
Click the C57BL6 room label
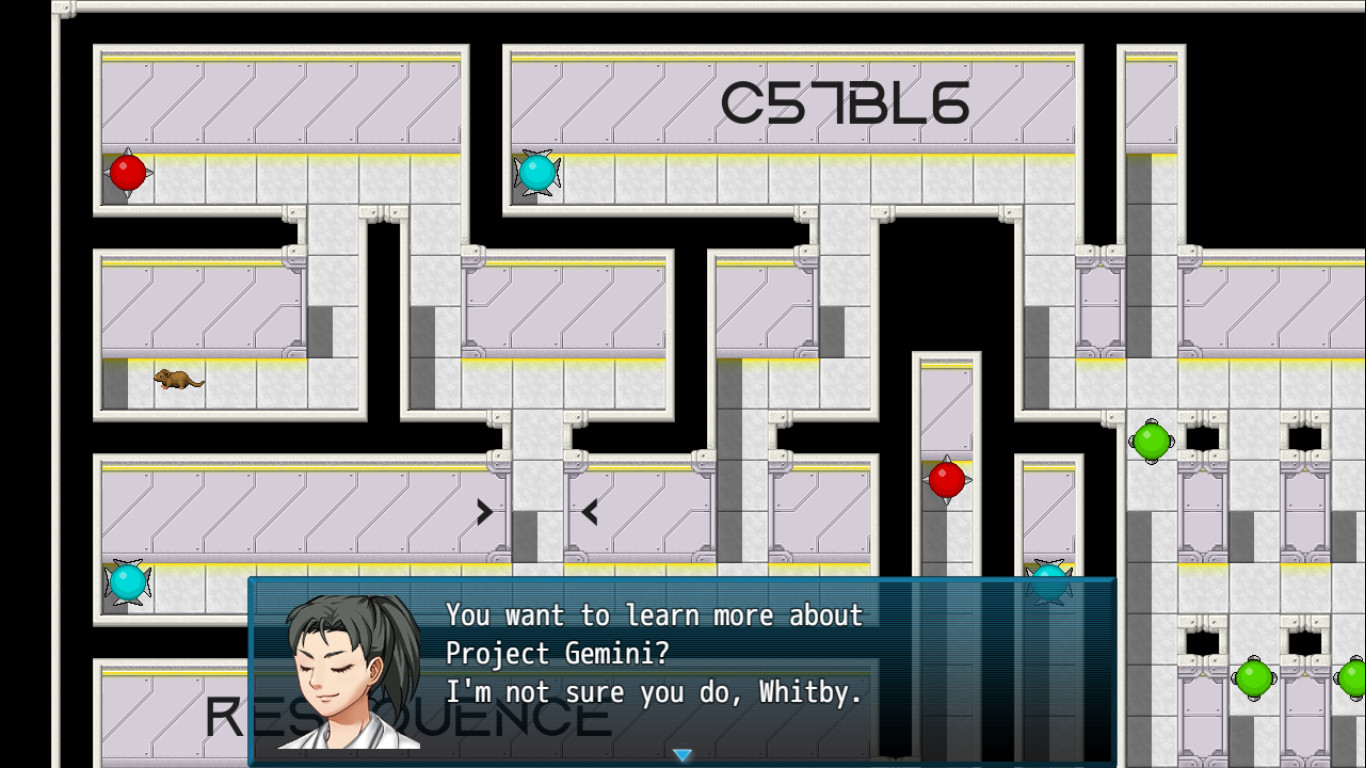point(845,101)
